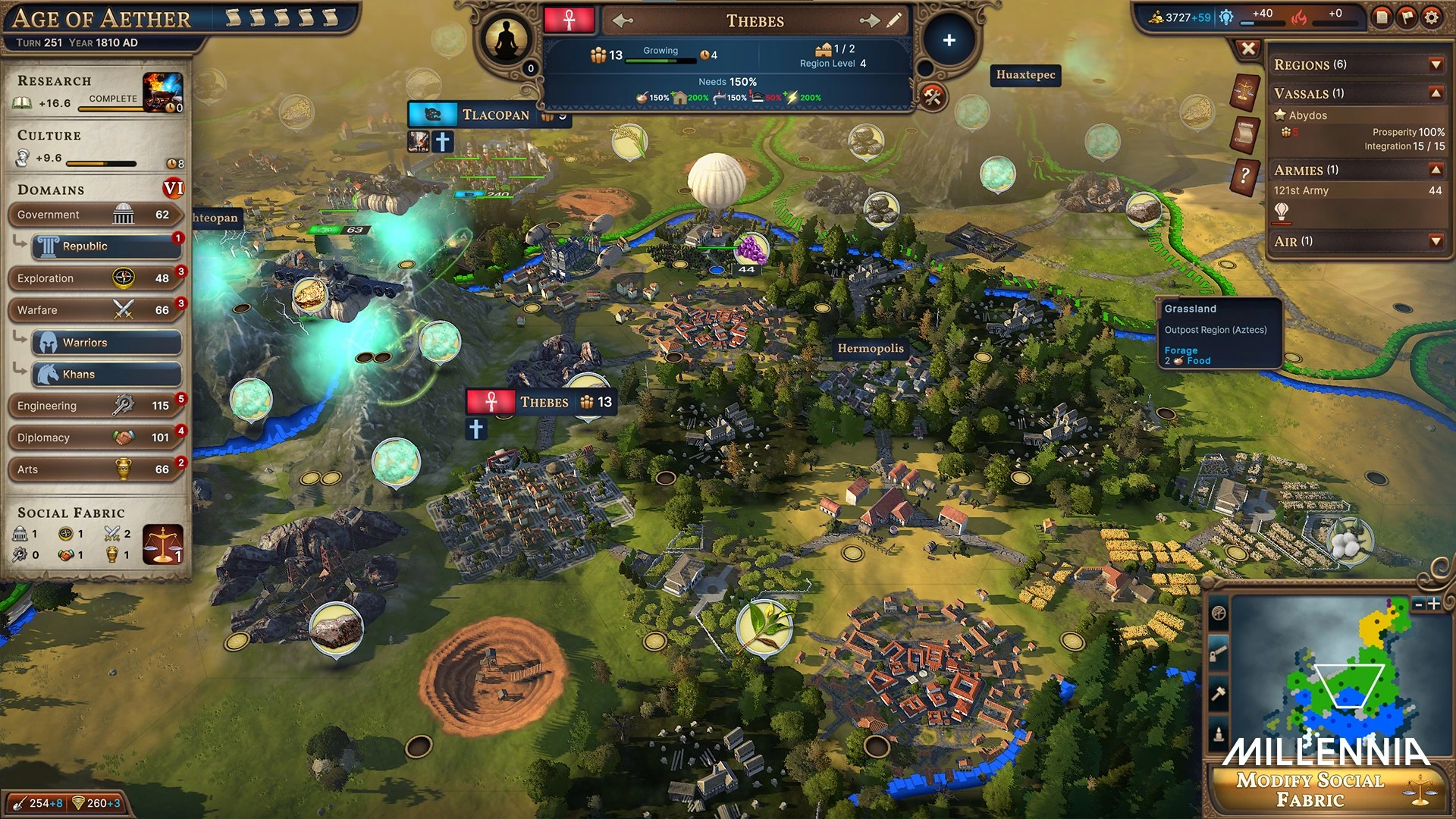1456x819 pixels.
Task: Expand the Regions list
Action: [x=1436, y=65]
